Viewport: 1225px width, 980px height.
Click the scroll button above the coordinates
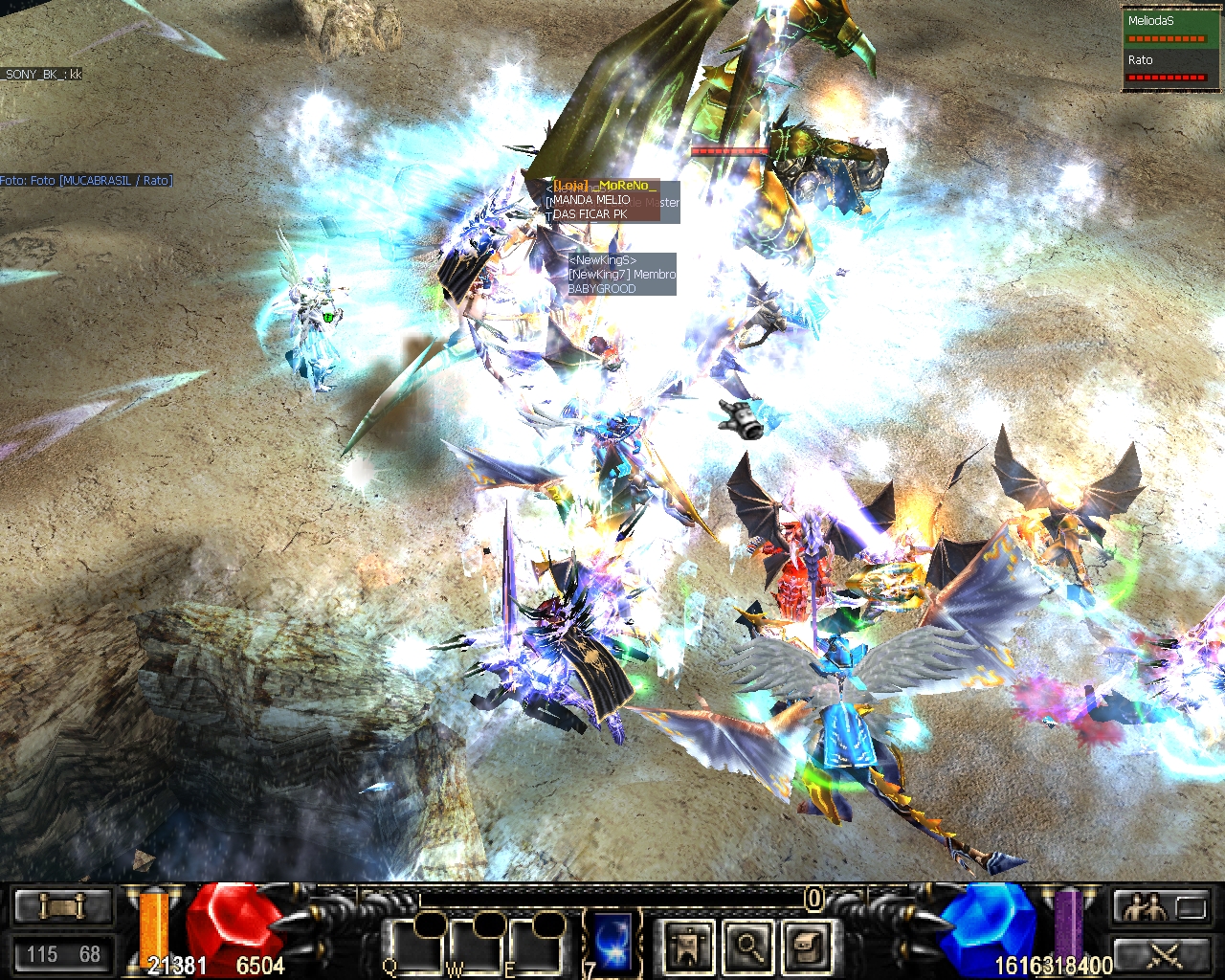tap(63, 905)
